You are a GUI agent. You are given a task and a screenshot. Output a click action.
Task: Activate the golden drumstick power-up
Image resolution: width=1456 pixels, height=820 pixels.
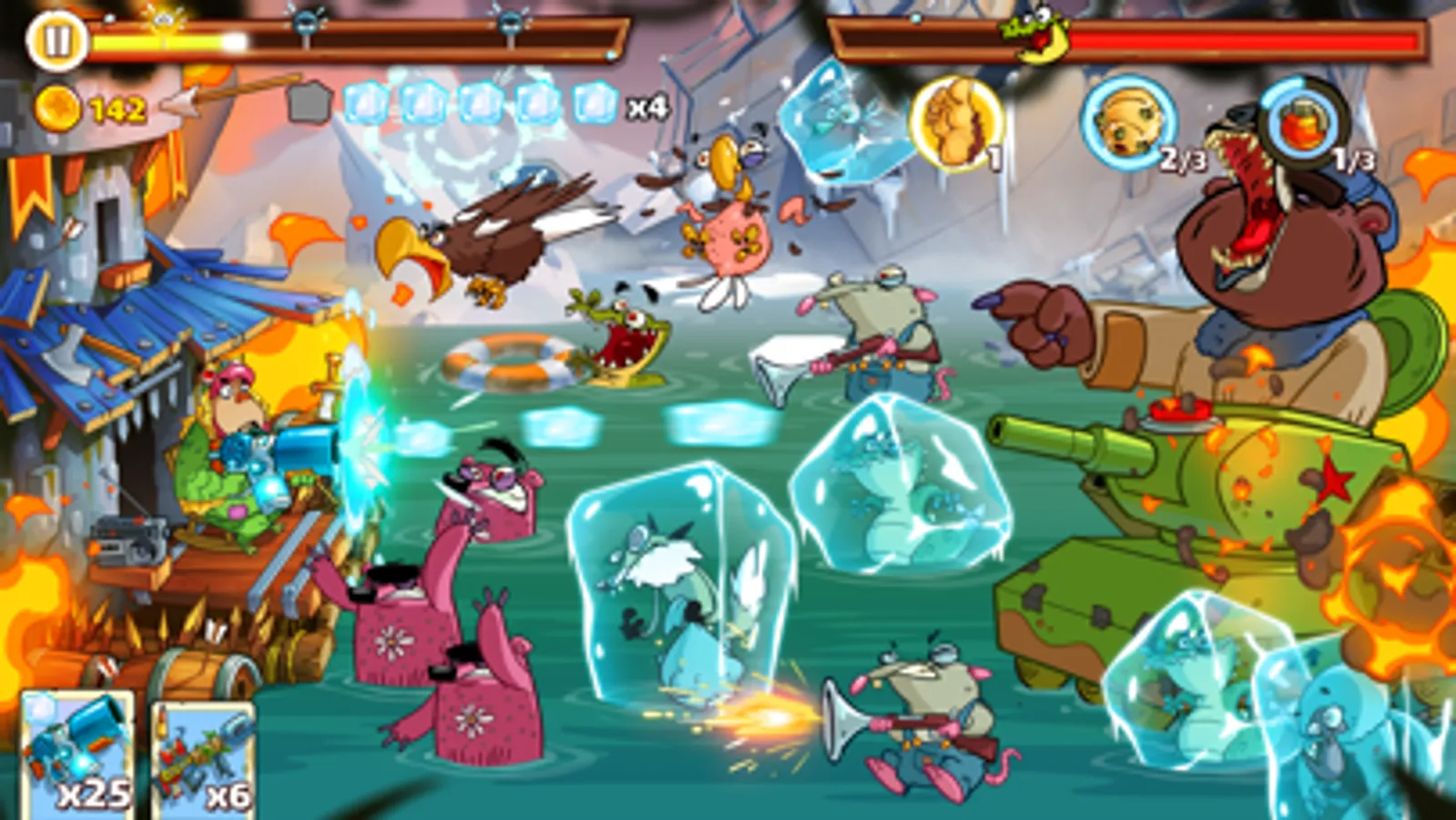(952, 123)
